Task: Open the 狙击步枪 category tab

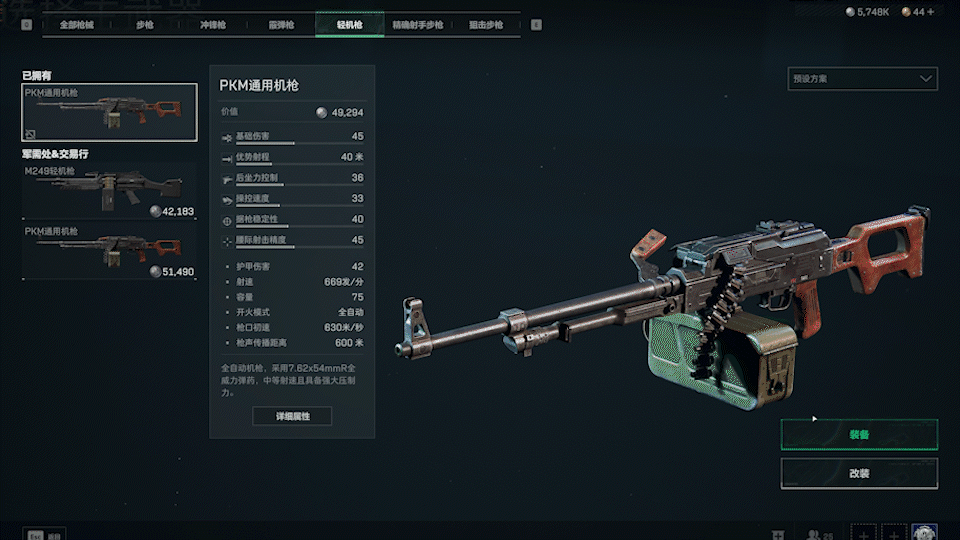Action: 486,24
